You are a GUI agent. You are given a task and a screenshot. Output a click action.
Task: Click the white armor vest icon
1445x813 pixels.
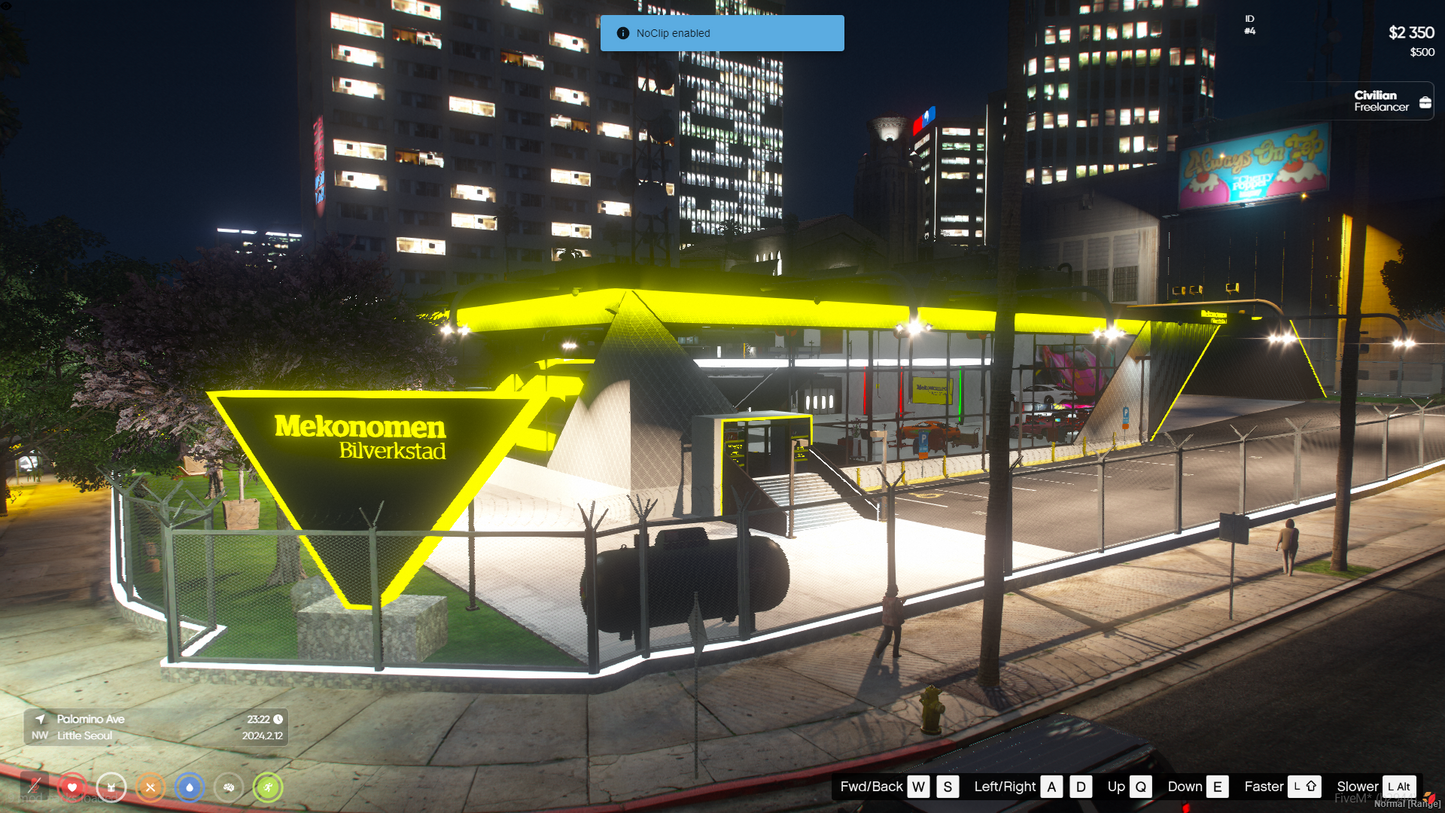tap(111, 788)
